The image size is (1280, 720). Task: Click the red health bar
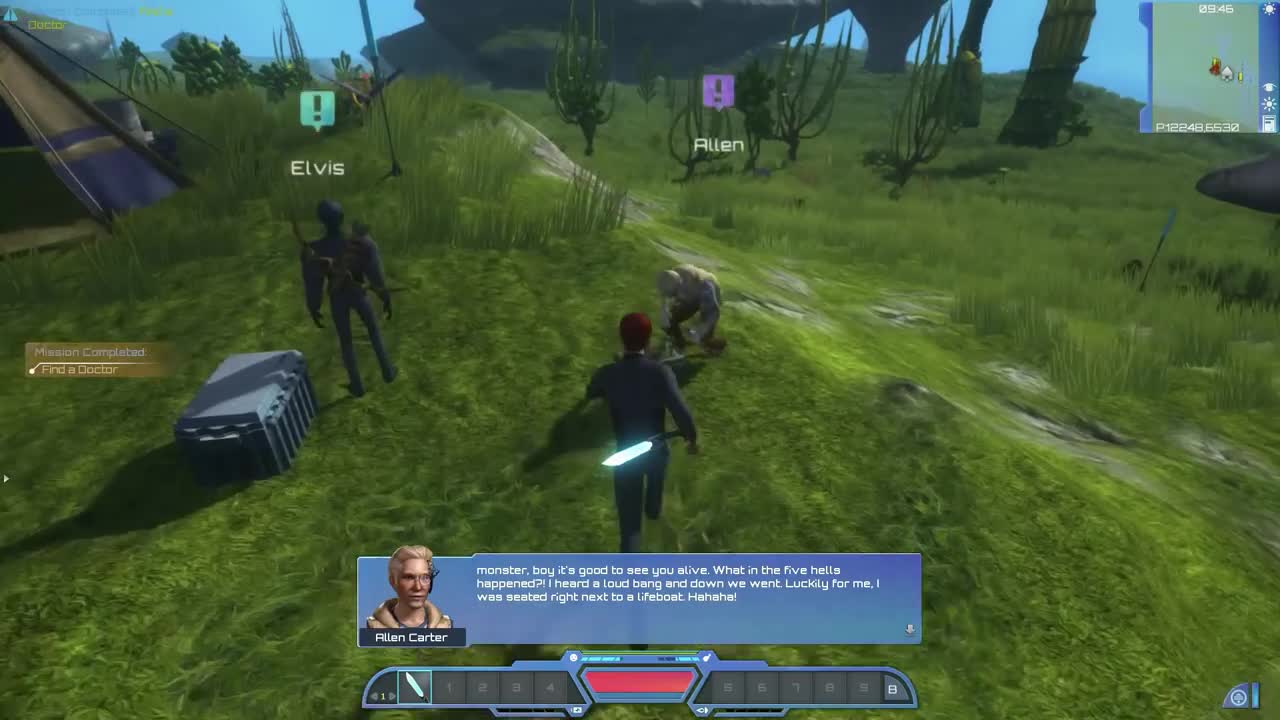pyautogui.click(x=640, y=682)
